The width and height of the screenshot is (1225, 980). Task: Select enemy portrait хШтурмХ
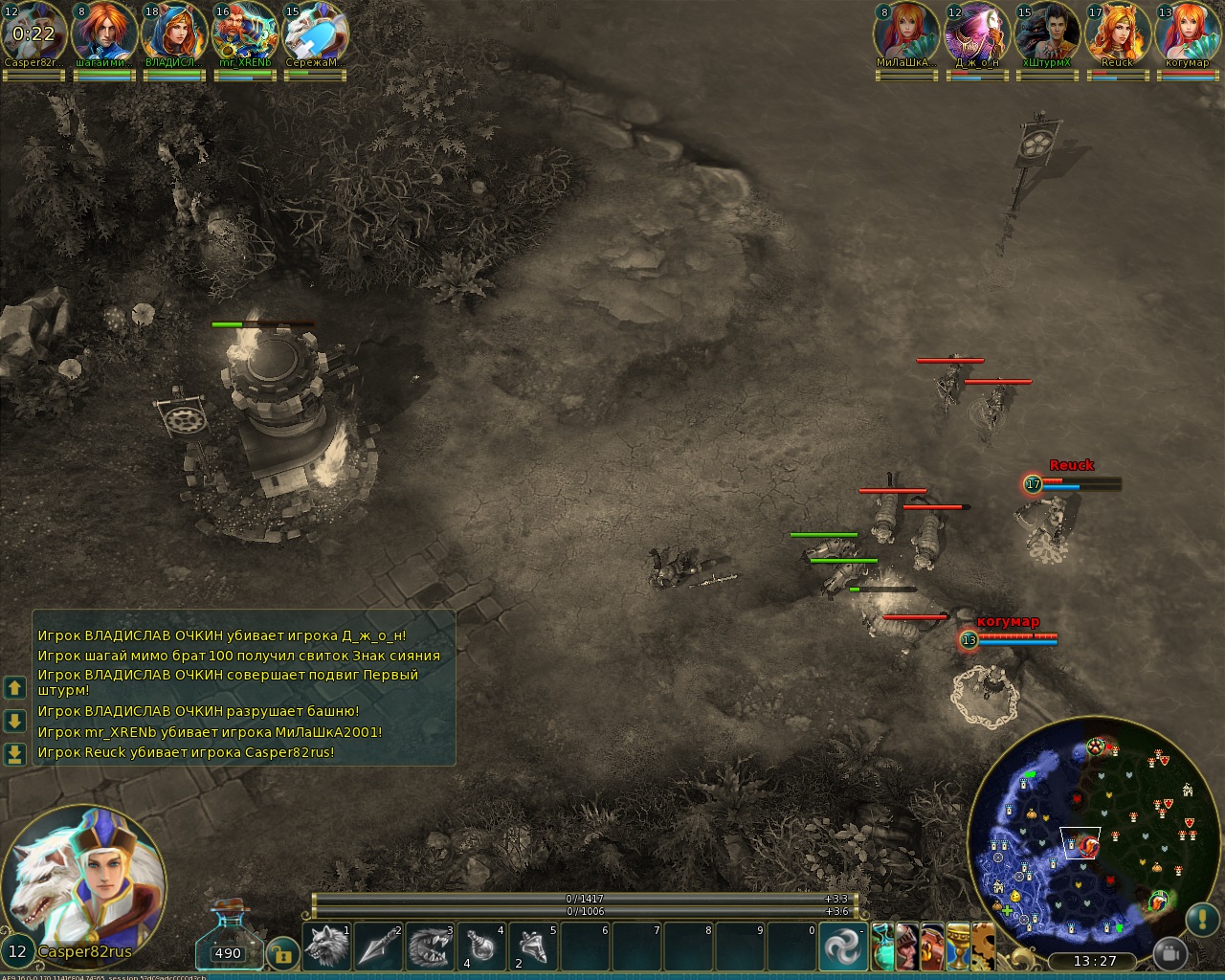[x=1046, y=33]
